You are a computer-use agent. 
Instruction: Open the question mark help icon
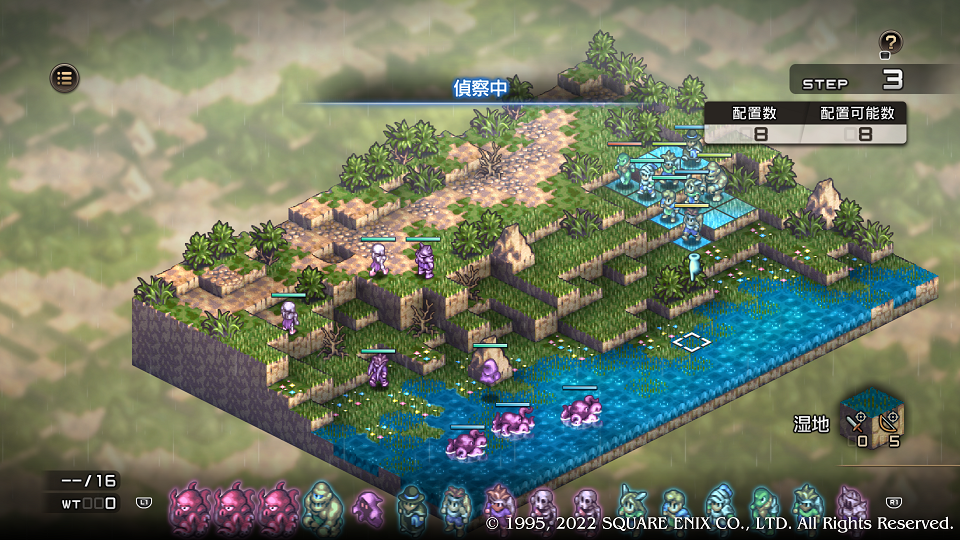pos(890,42)
